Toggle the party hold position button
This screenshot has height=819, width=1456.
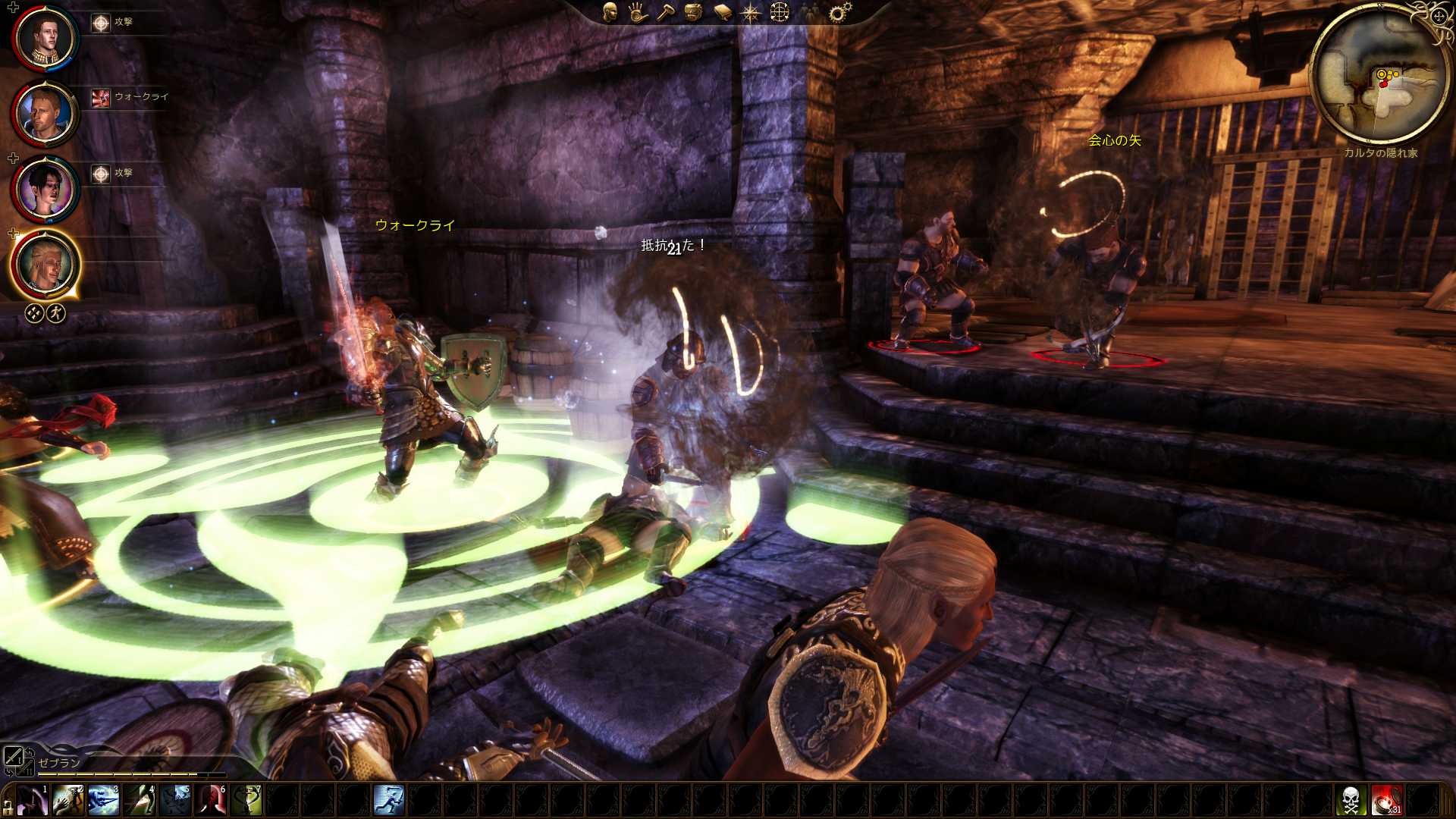click(x=34, y=313)
